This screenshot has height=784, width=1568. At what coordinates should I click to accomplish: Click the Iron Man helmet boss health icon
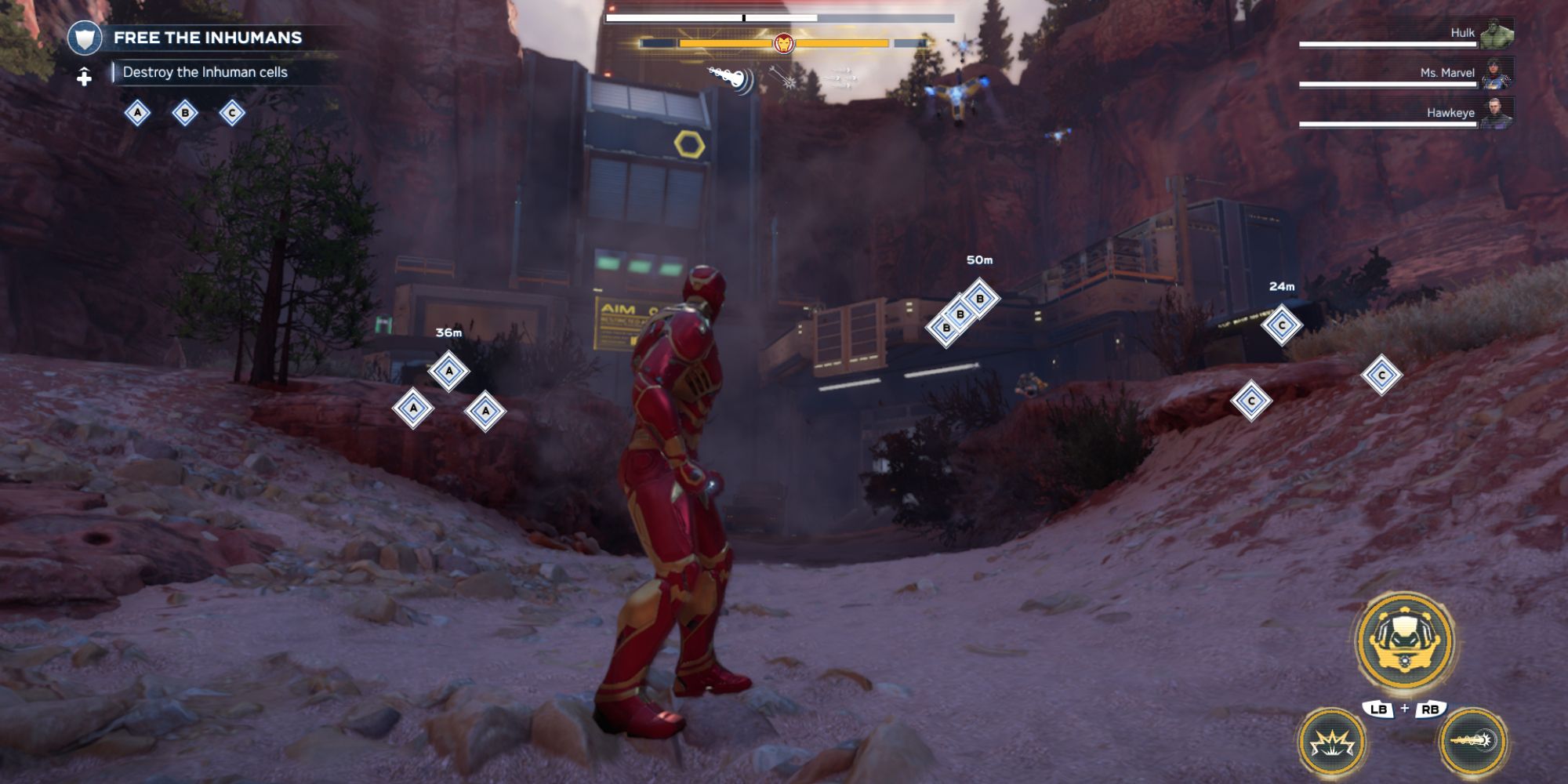click(784, 44)
